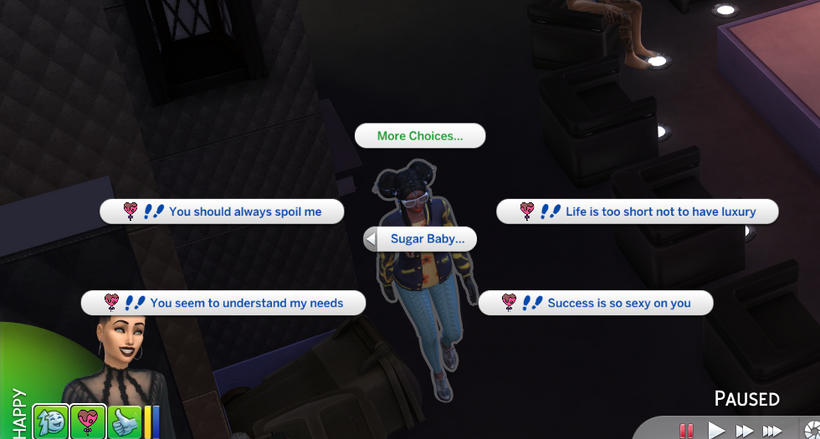Open the camera shutter icon

pos(812,430)
